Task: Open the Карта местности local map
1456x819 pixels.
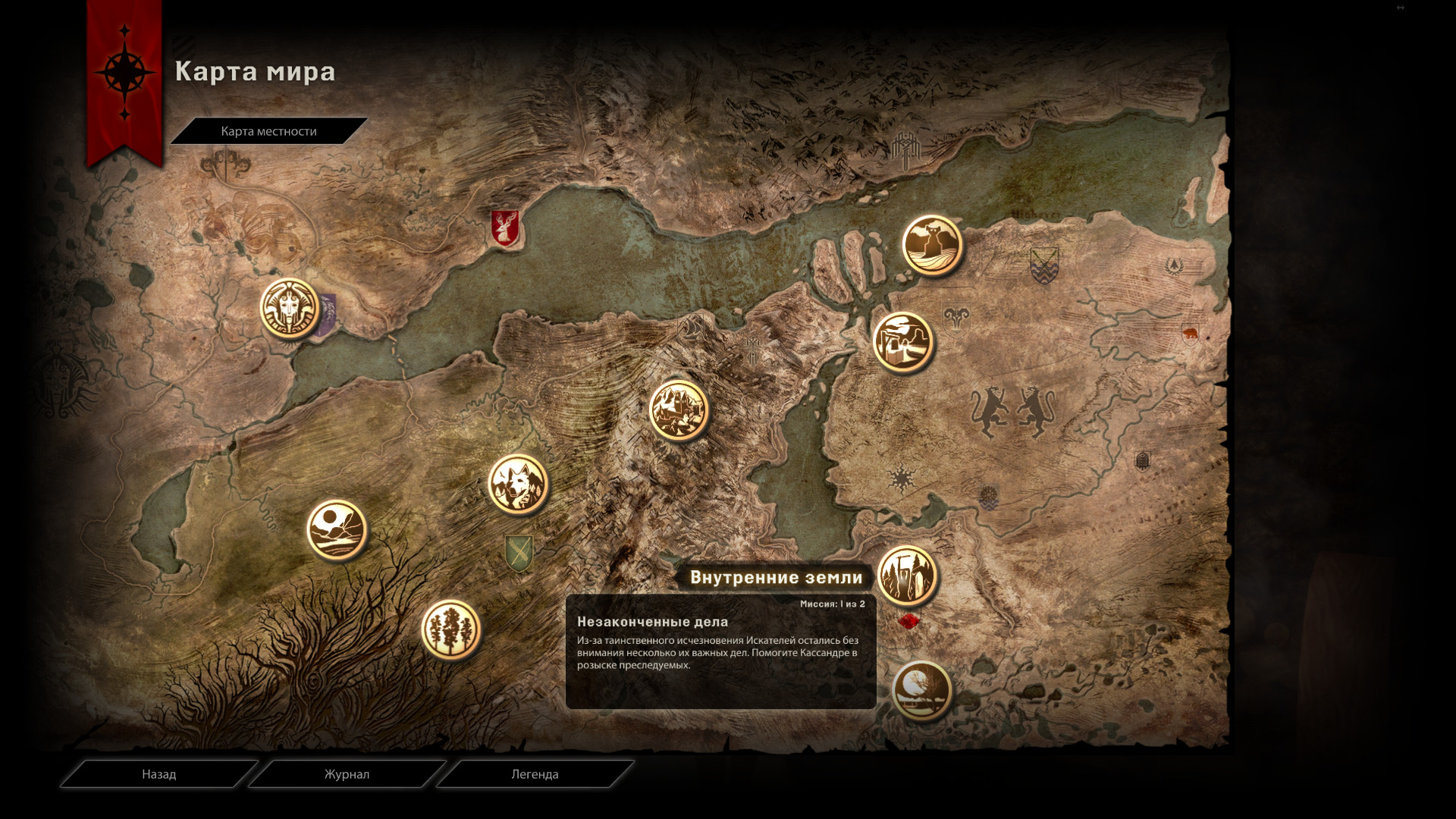Action: pyautogui.click(x=268, y=131)
